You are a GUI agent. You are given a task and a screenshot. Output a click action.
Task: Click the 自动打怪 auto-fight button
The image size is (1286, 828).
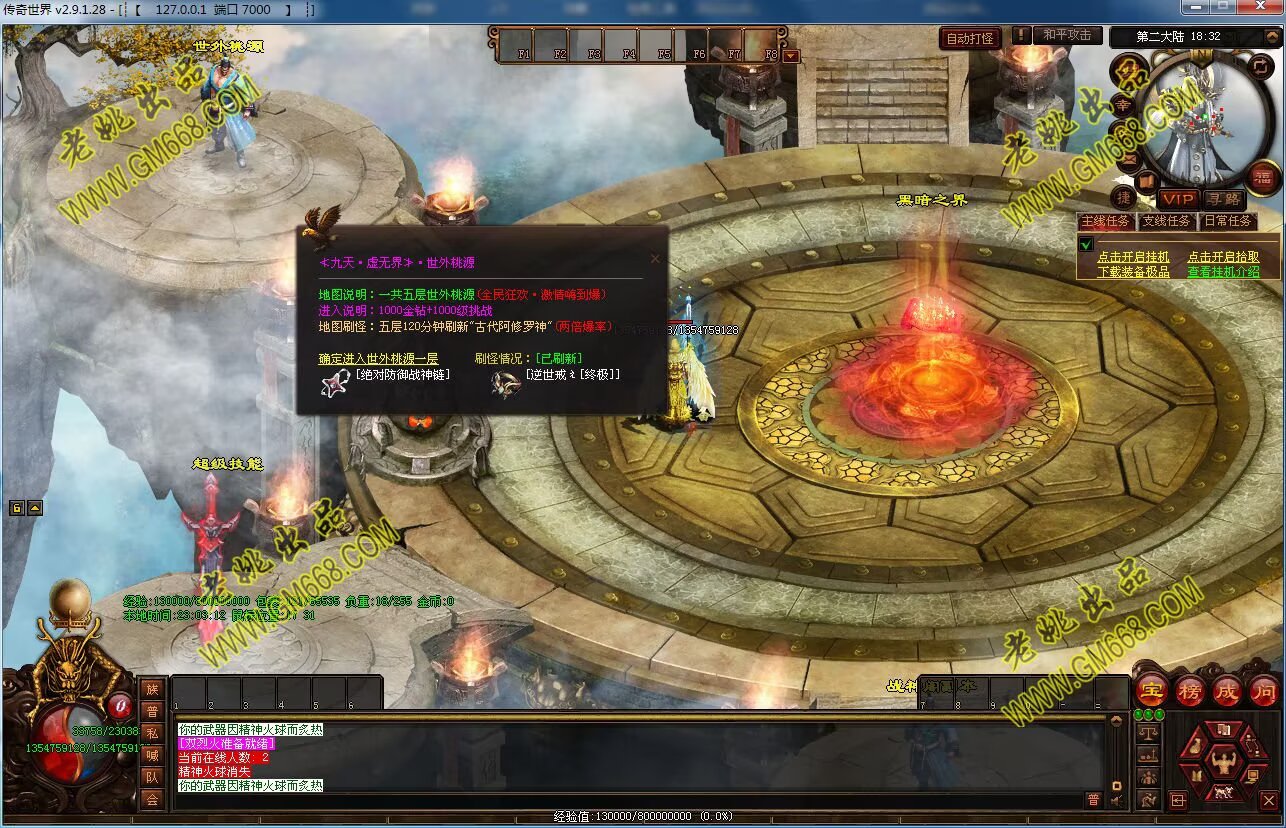[970, 38]
